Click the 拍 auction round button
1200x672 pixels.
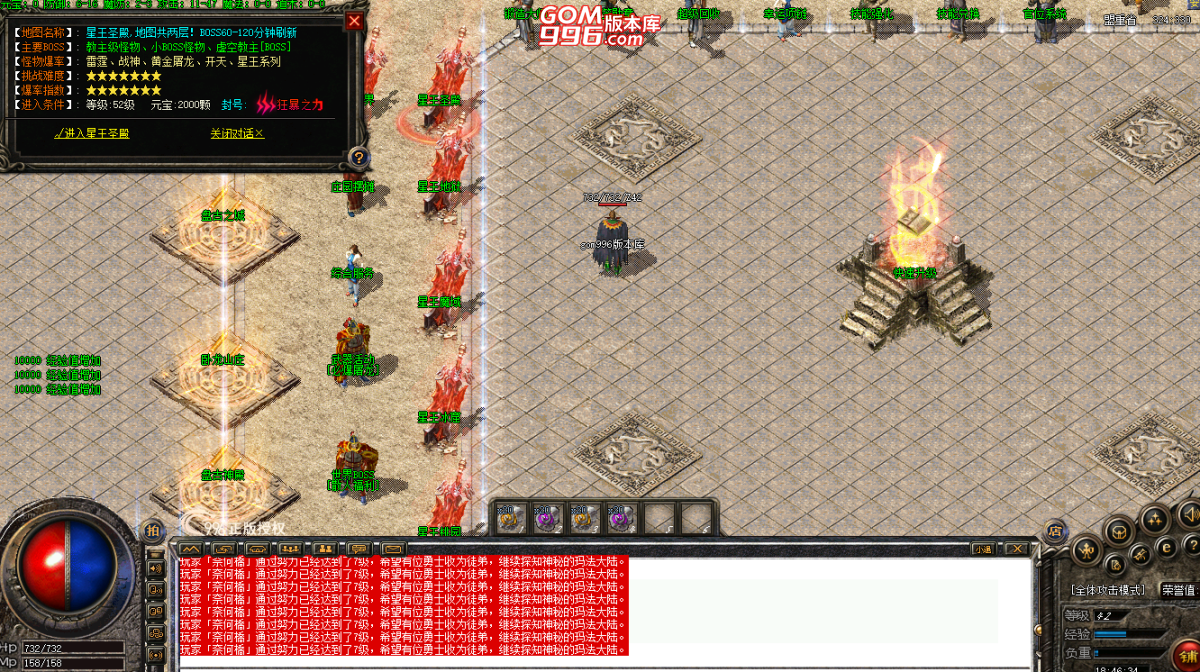pos(153,530)
